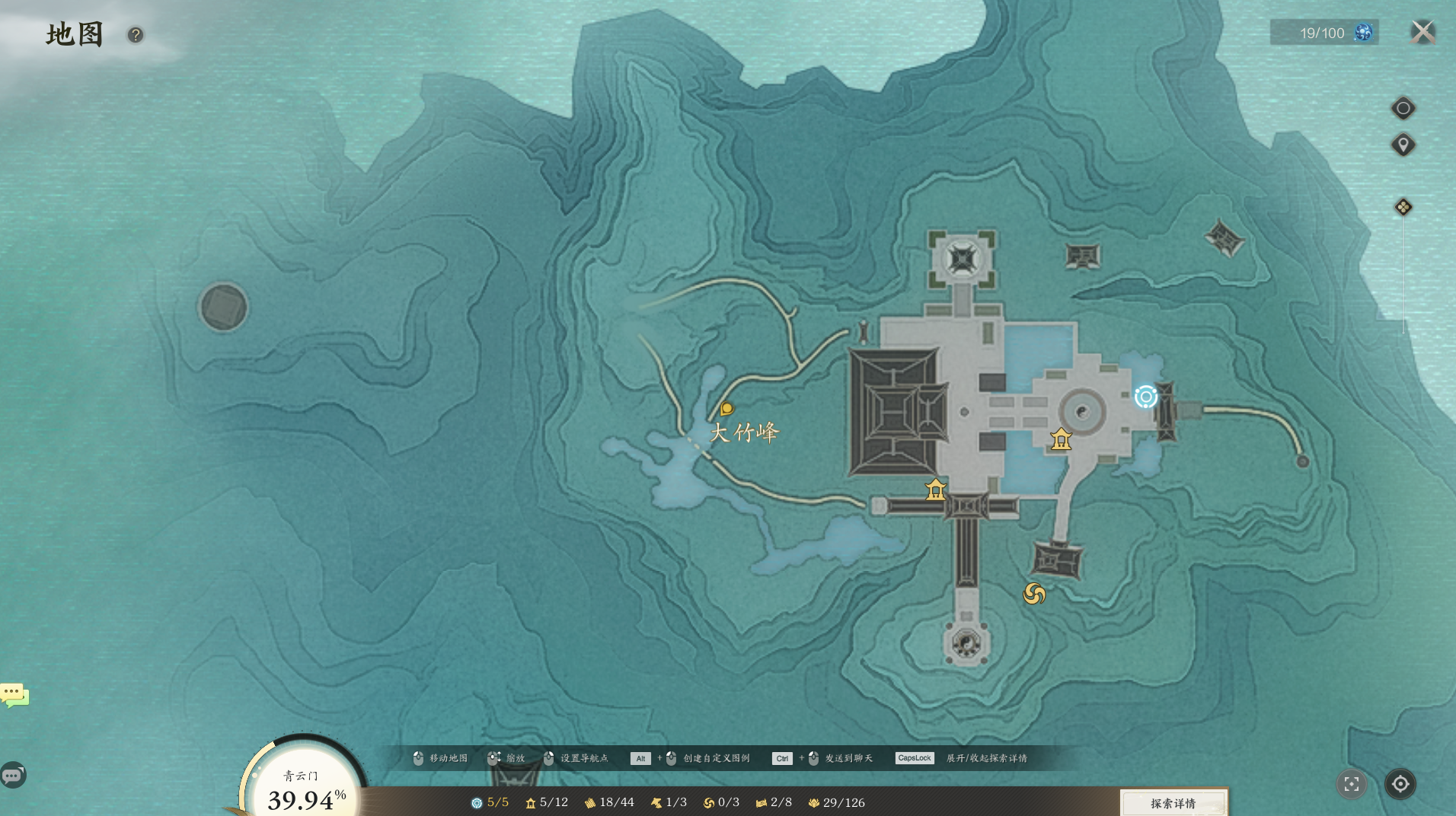The height and width of the screenshot is (816, 1456).
Task: Click the blue orb 19/100 counter
Action: click(x=1323, y=33)
